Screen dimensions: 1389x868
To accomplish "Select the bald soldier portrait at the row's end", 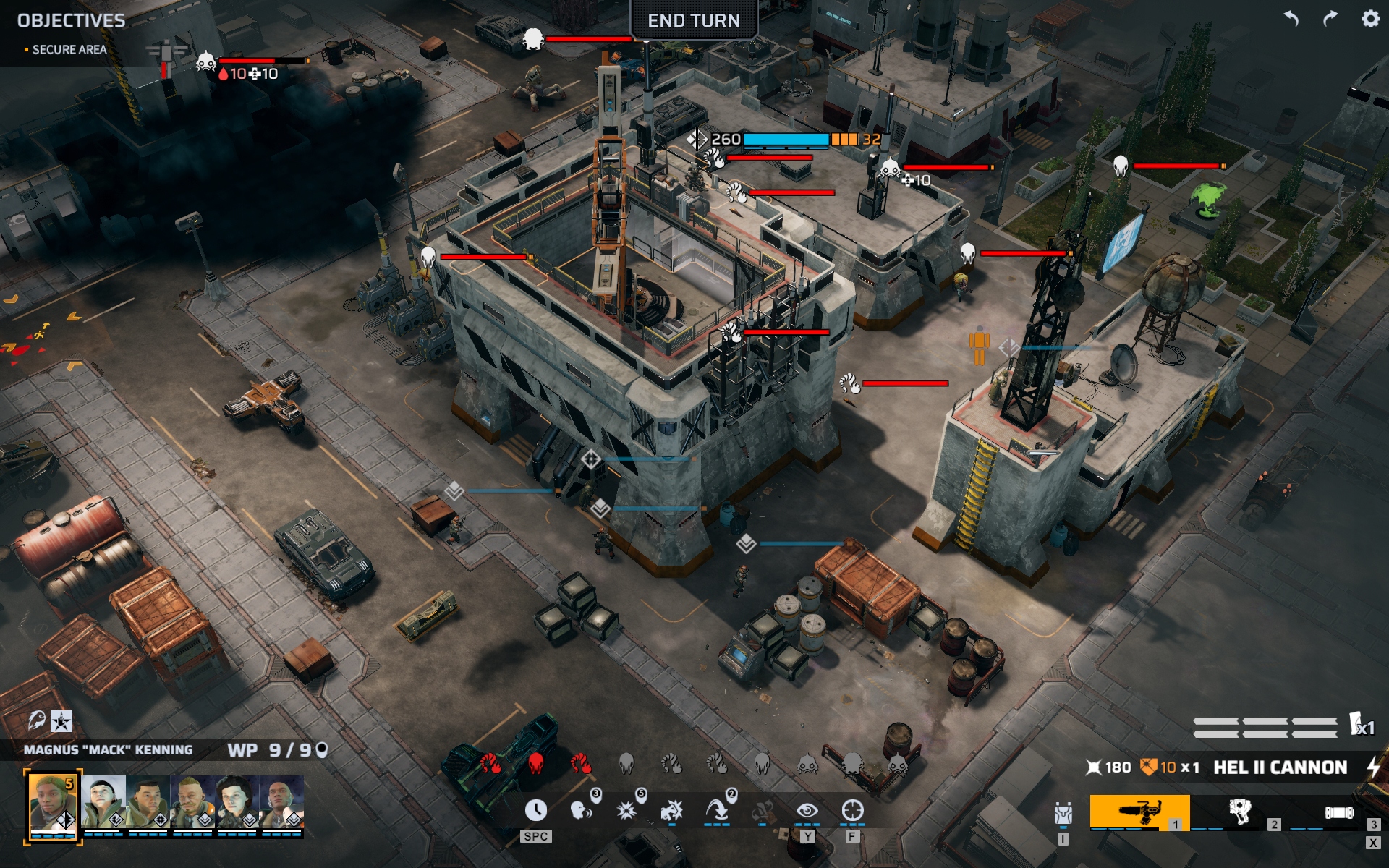I will pos(282,801).
